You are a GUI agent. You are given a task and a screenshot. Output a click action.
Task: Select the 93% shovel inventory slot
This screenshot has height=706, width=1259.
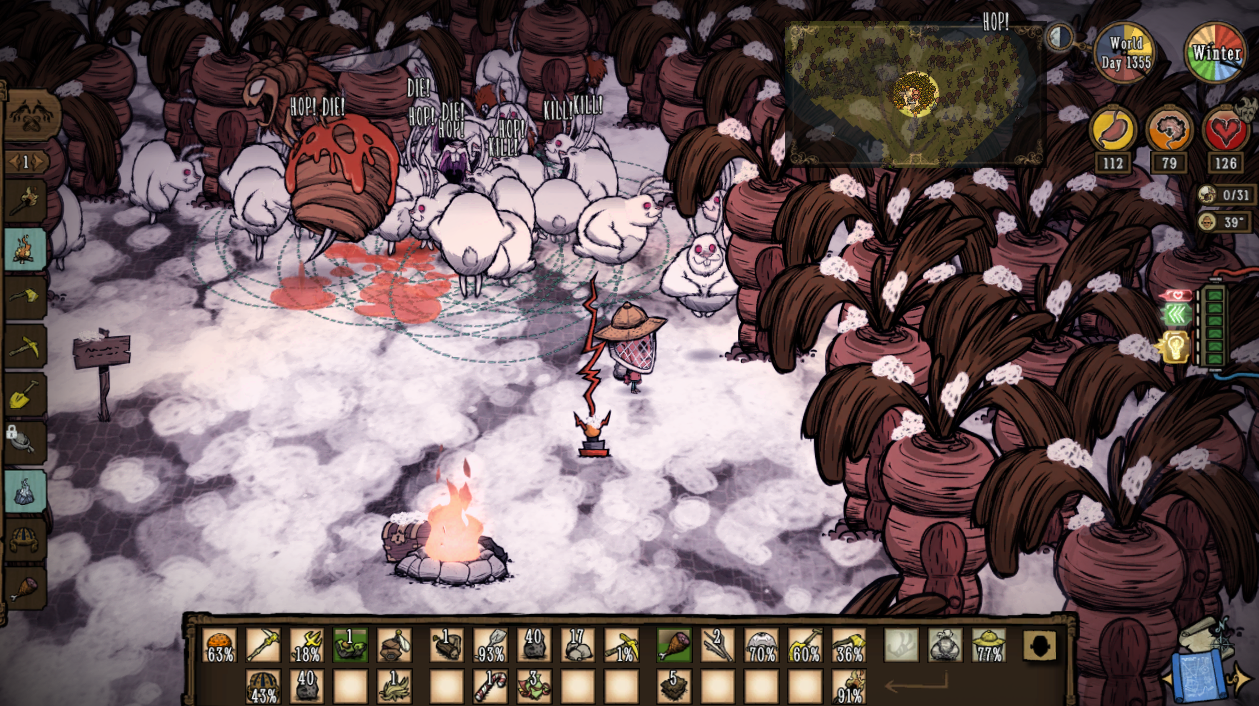490,645
